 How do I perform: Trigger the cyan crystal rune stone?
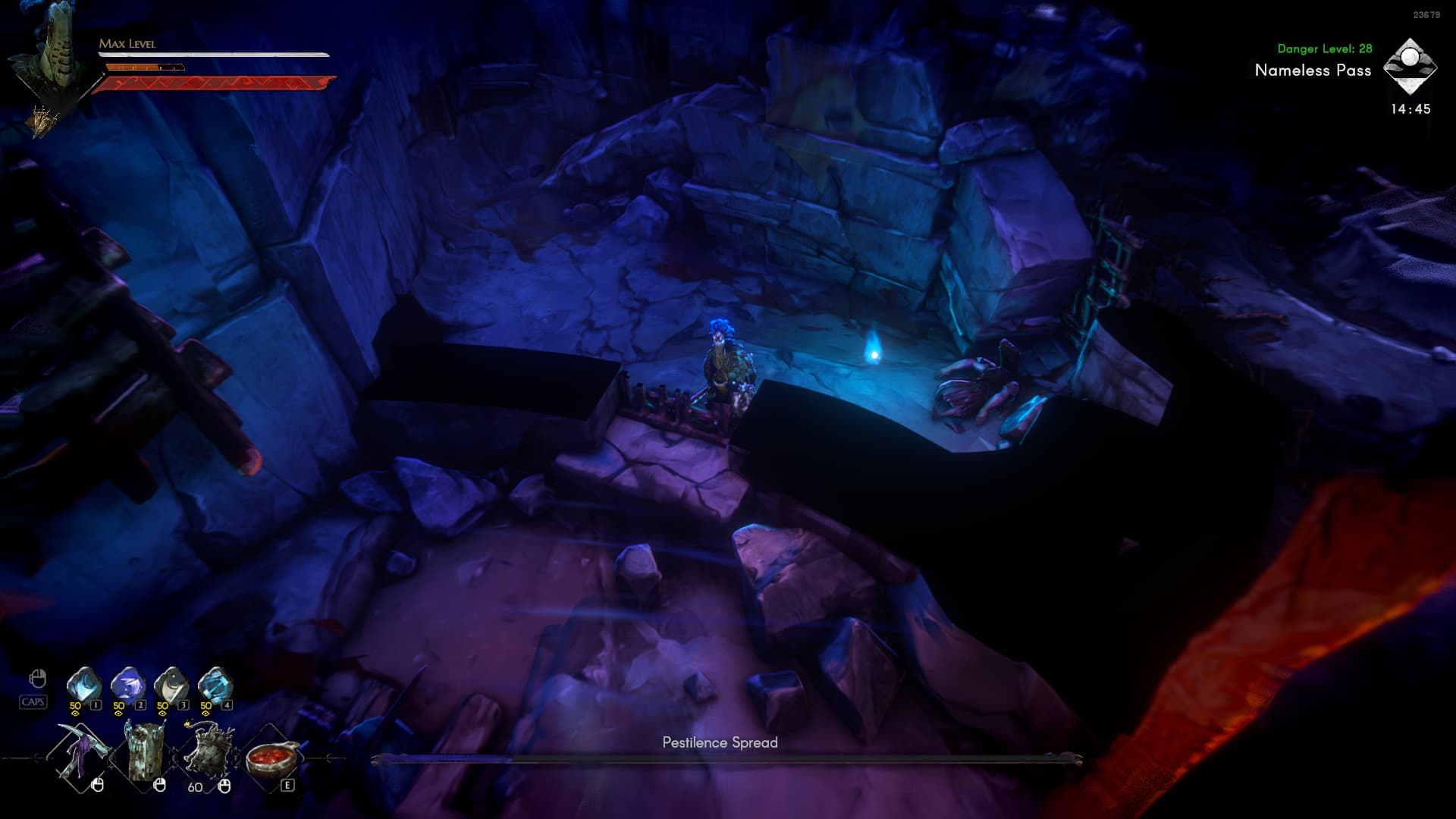point(215,685)
